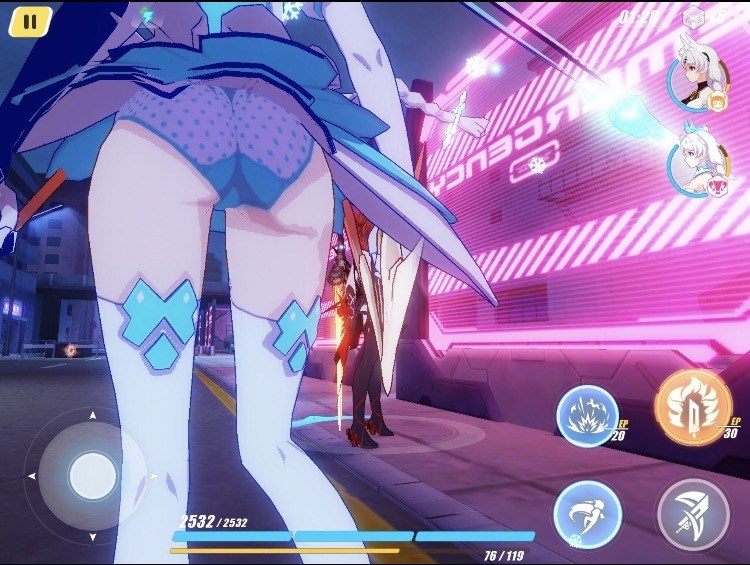
Task: Activate the blue 20 EP weapon skill
Action: click(x=587, y=416)
